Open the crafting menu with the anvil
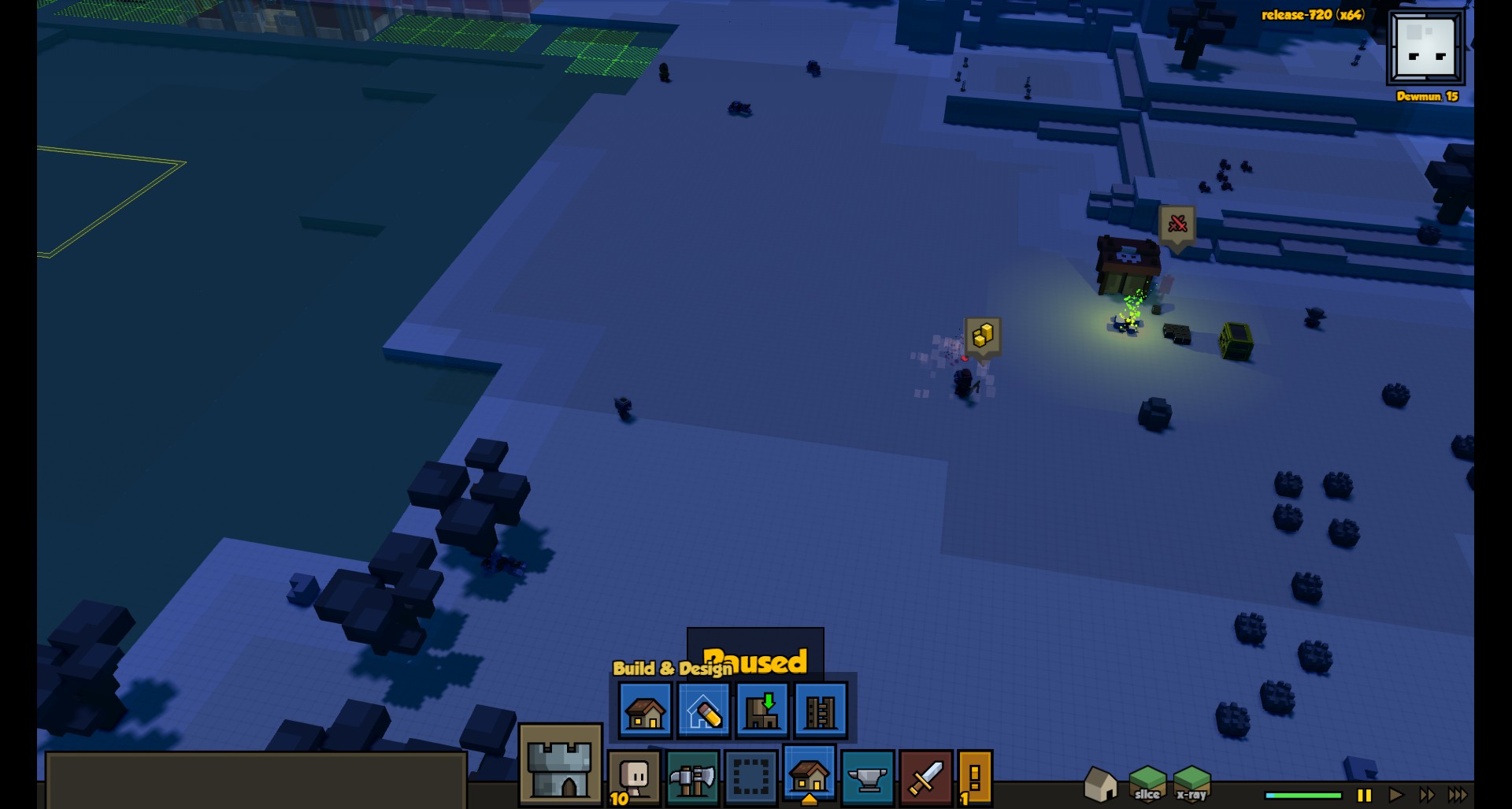The width and height of the screenshot is (1512, 809). 867,778
